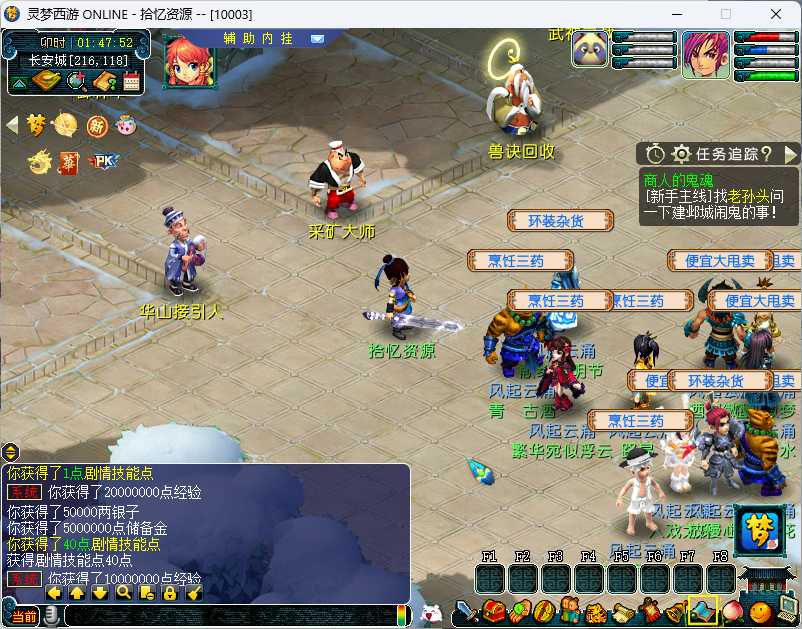The image size is (802, 629).
Task: Open the 辅助内挂 helper dropdown
Action: tap(317, 39)
